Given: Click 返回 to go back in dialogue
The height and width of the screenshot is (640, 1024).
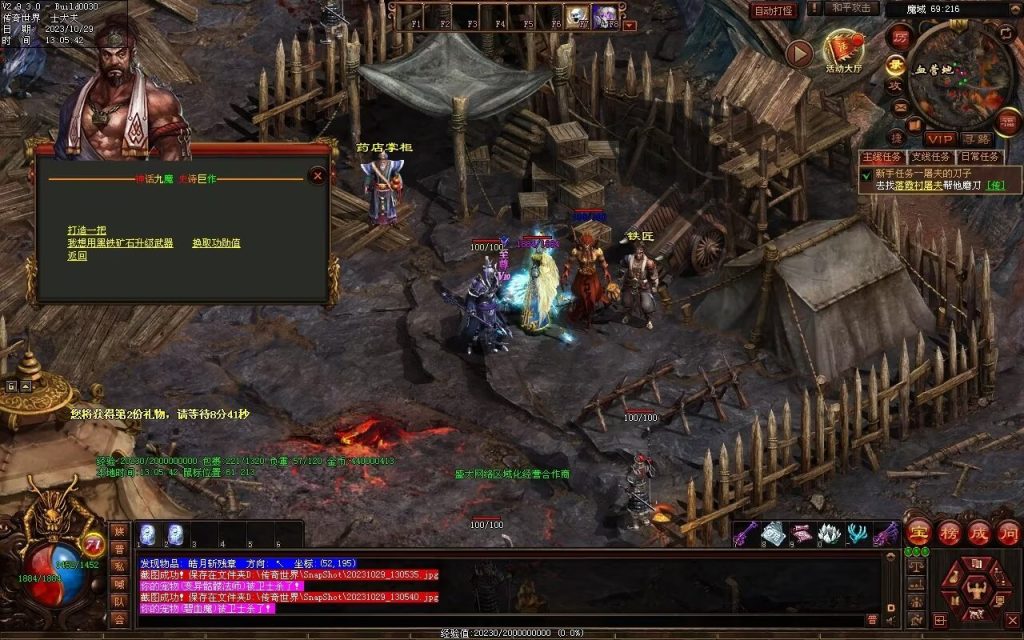Looking at the screenshot, I should pos(77,256).
